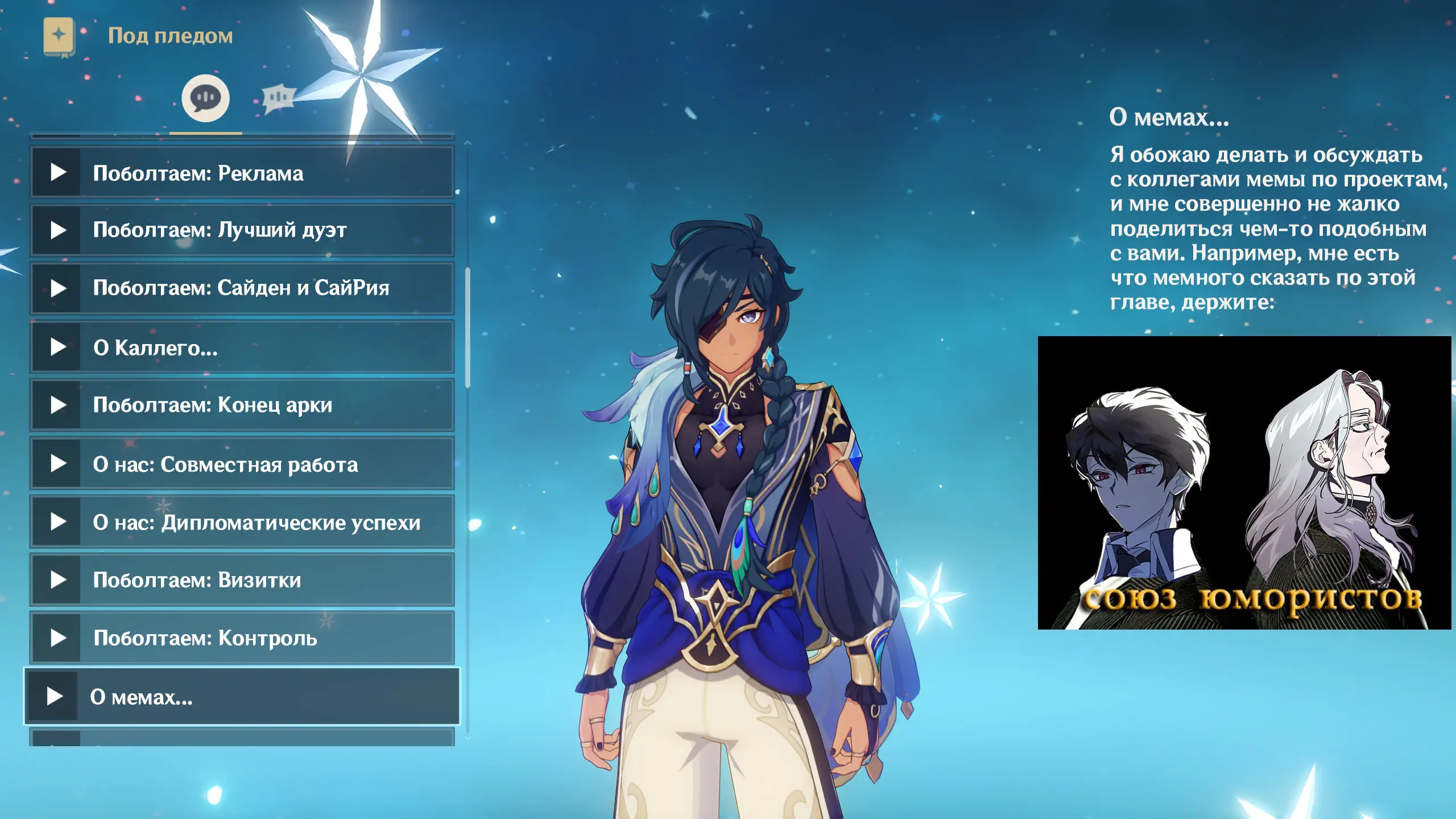The height and width of the screenshot is (819, 1456).
Task: Choose the 'О Каллего...' entry
Action: (x=242, y=347)
